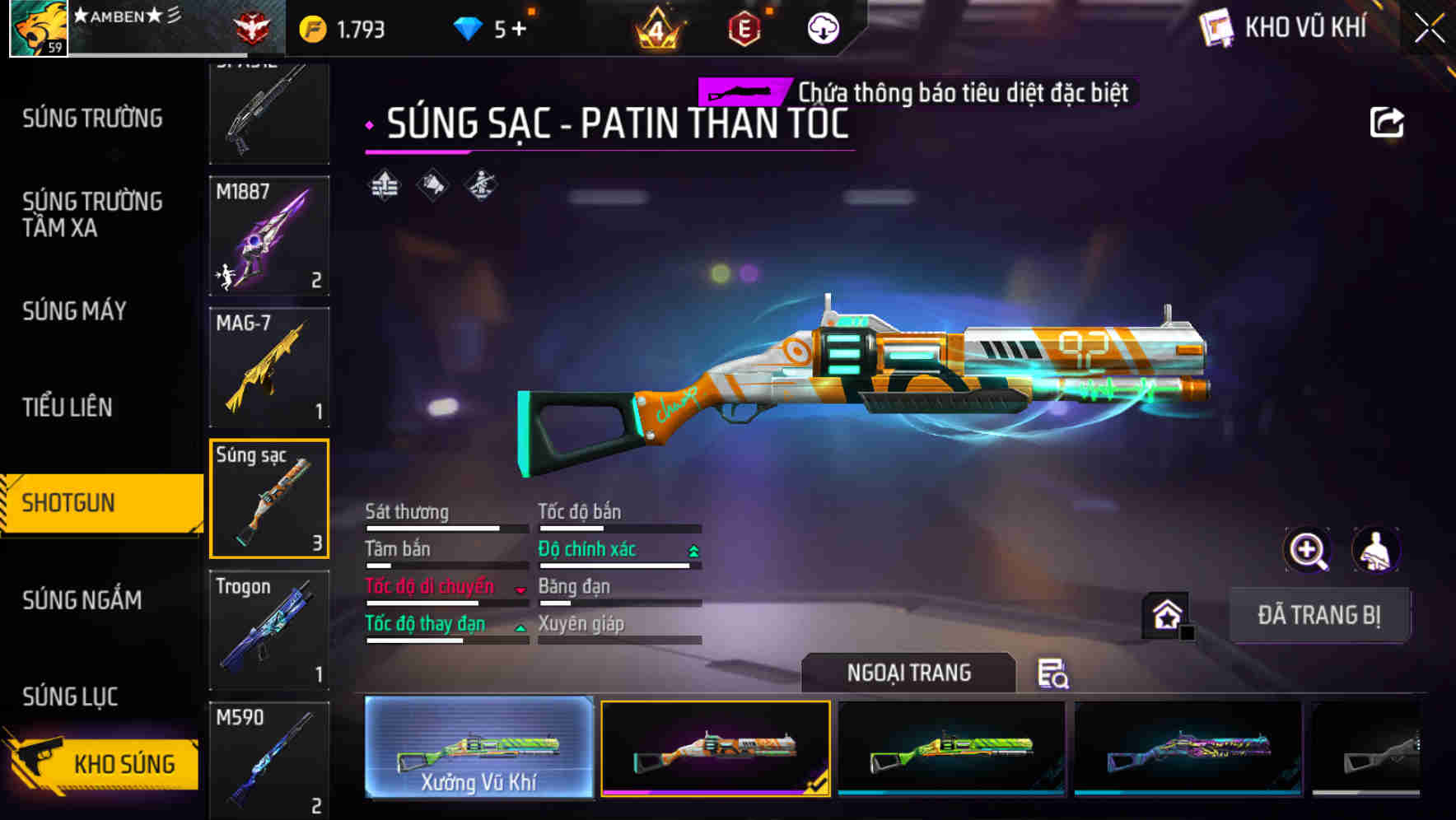1456x820 pixels.
Task: Open Xưởng Vũ Khí from the skin list
Action: [x=478, y=749]
